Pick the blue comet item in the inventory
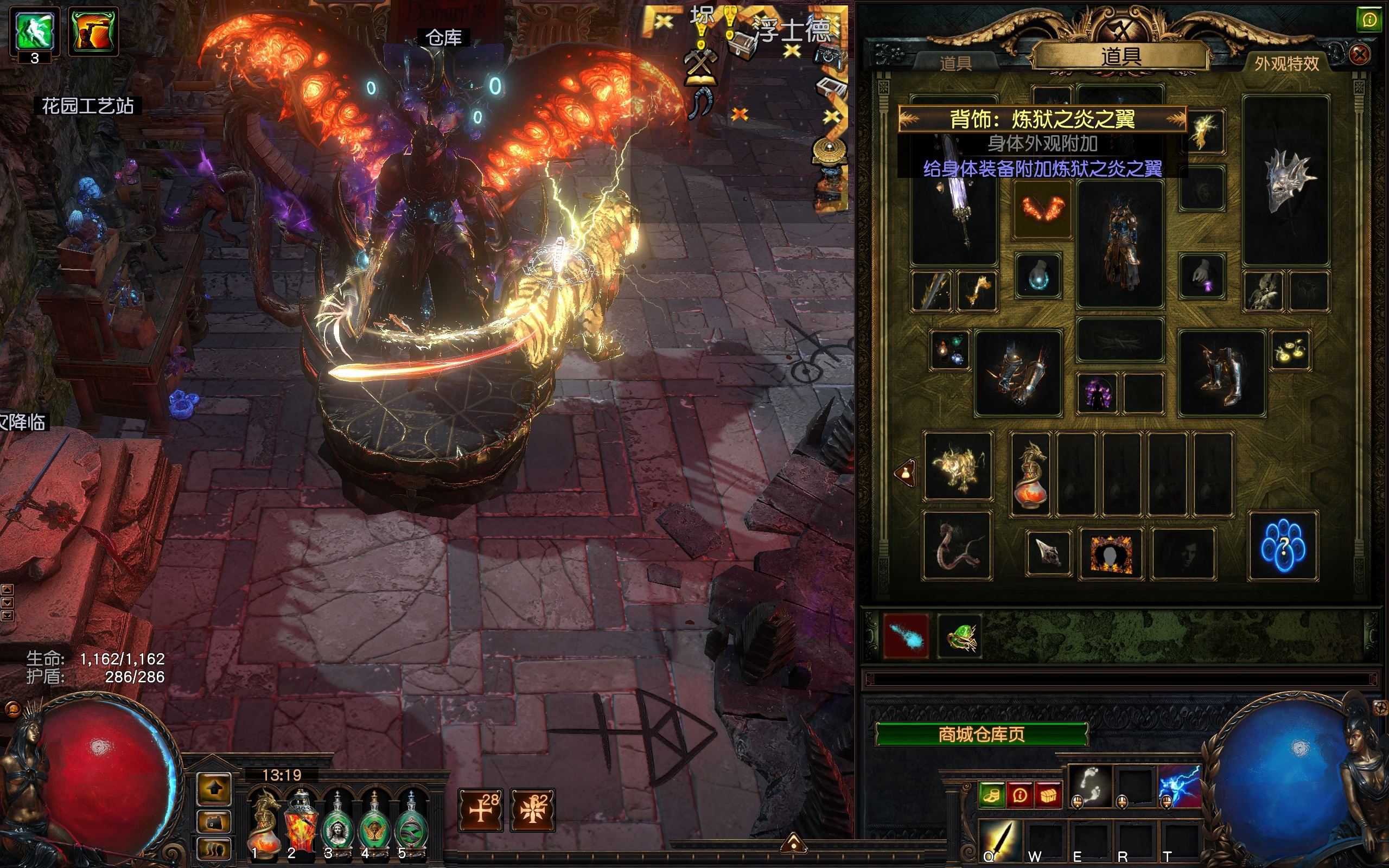The width and height of the screenshot is (1389, 868). tap(906, 636)
